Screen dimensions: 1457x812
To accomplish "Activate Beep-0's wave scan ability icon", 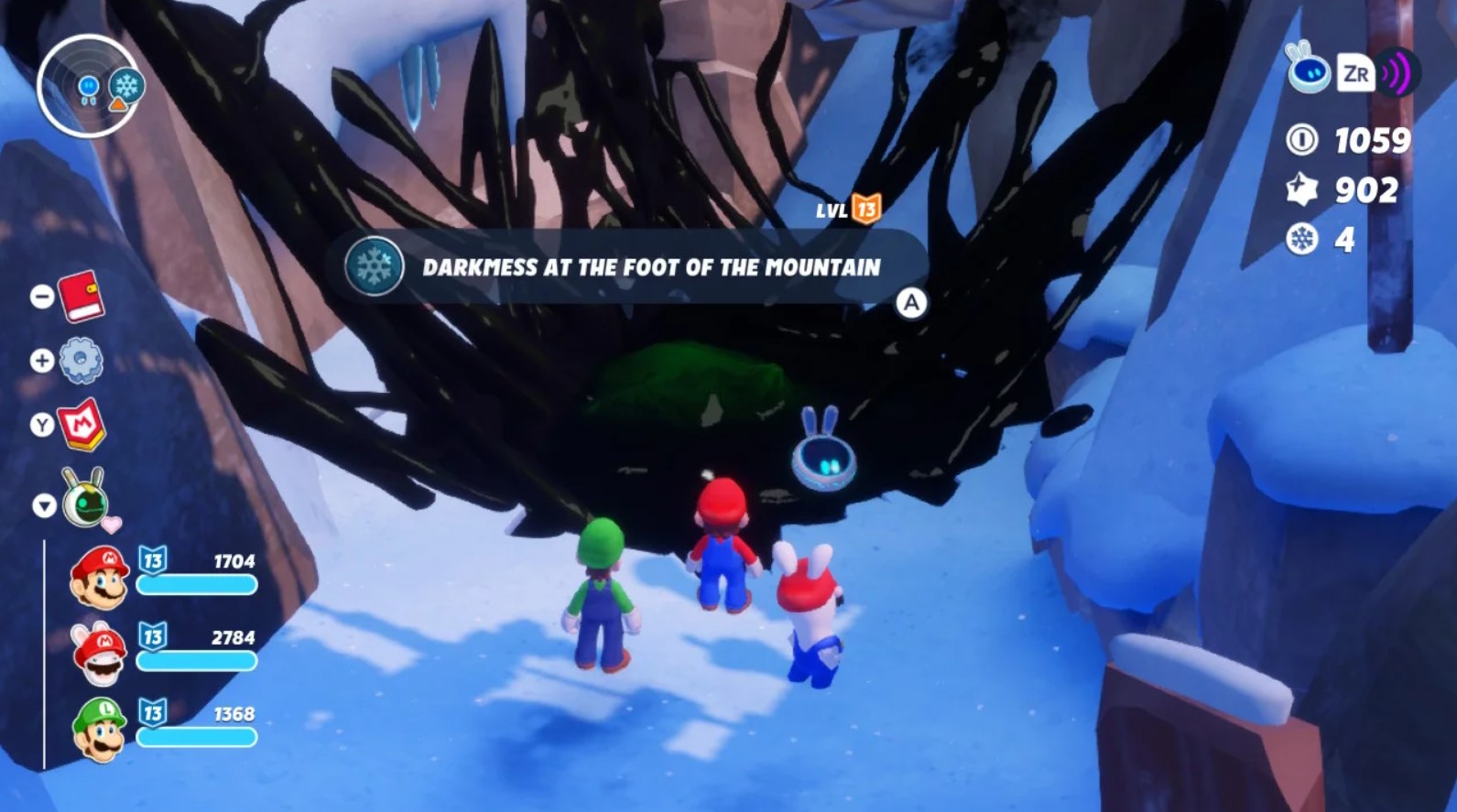I will [x=1397, y=73].
